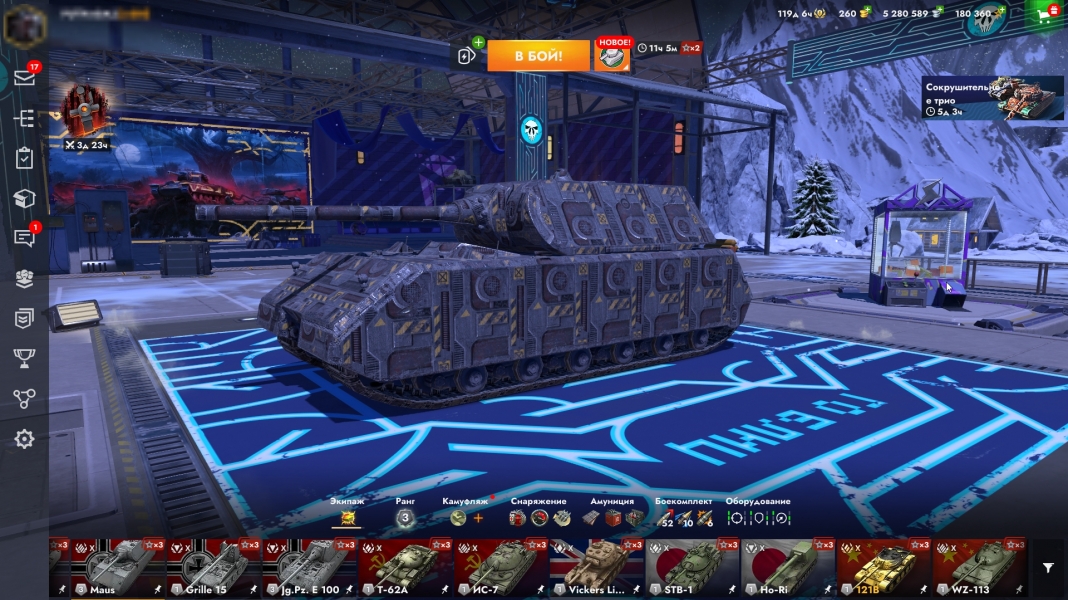Image resolution: width=1068 pixels, height=600 pixels.
Task: Start a battle with the В БОЙ! button
Action: pyautogui.click(x=538, y=55)
